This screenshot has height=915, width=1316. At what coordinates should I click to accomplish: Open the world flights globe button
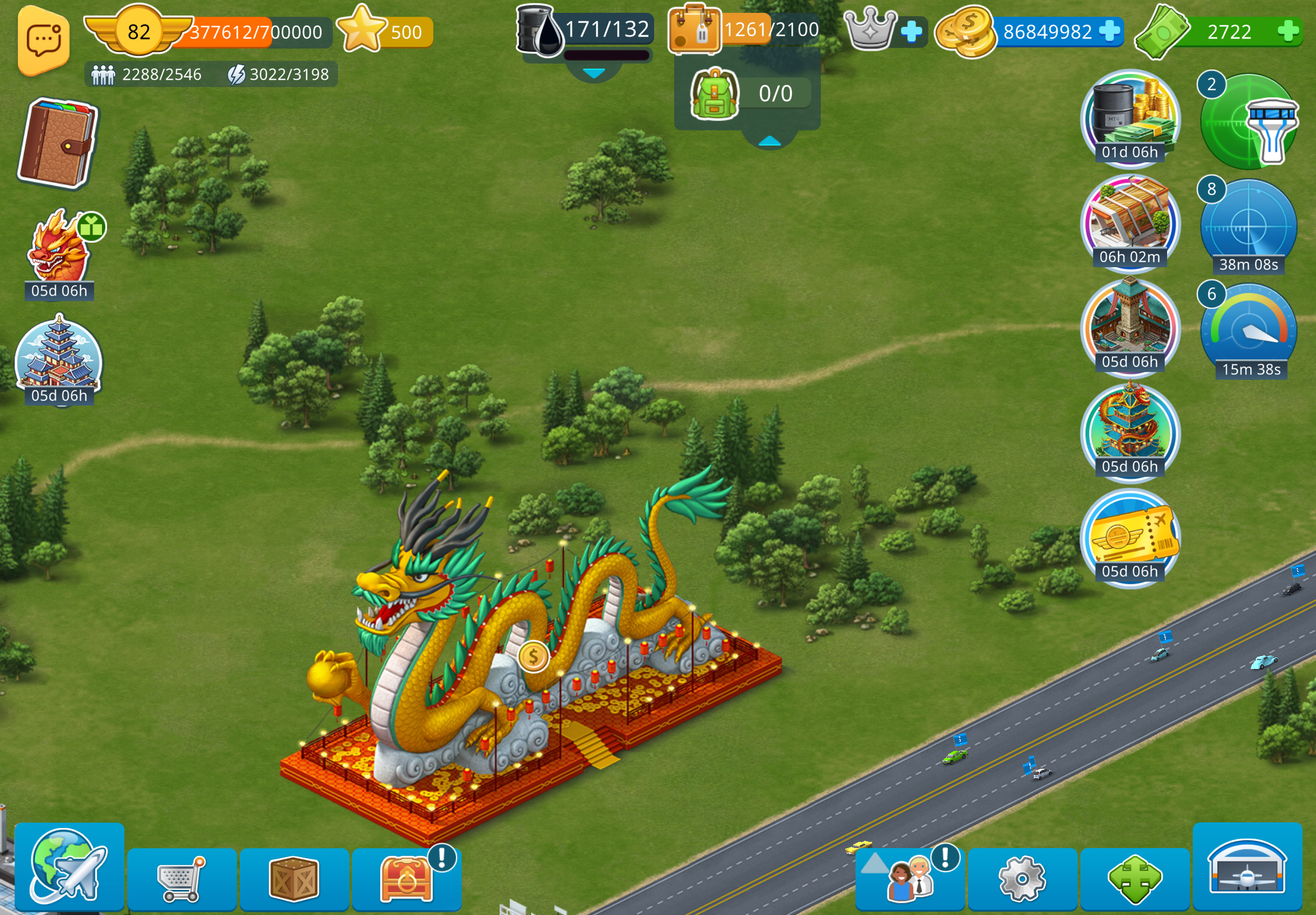point(69,866)
